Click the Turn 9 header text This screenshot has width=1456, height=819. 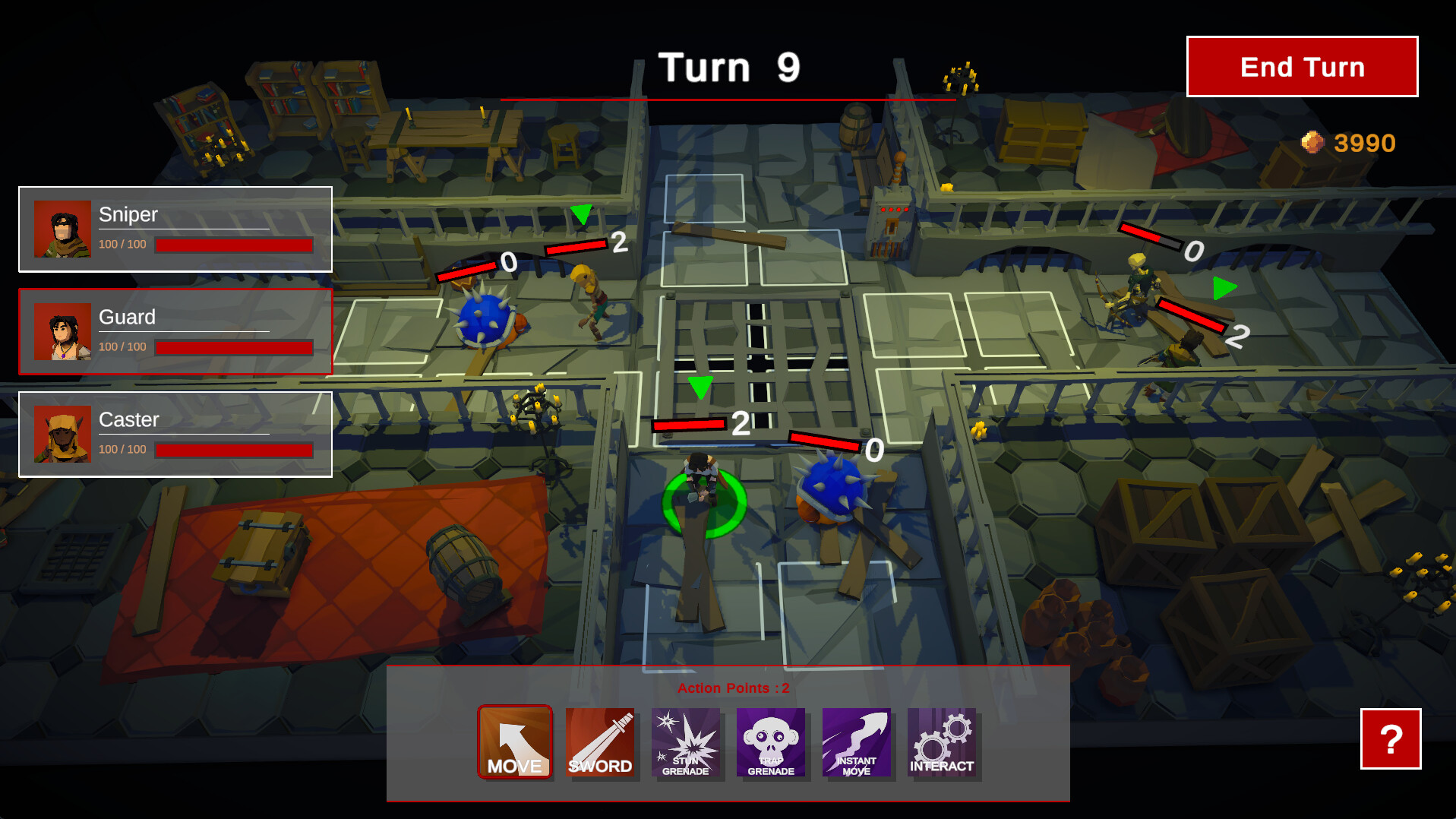tap(728, 67)
